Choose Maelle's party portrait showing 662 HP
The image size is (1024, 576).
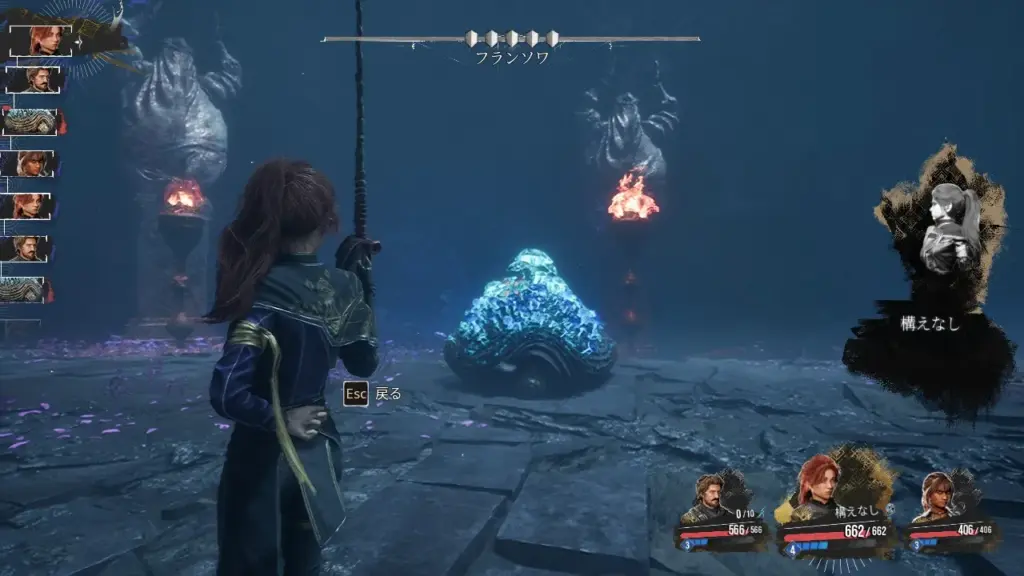(x=820, y=490)
